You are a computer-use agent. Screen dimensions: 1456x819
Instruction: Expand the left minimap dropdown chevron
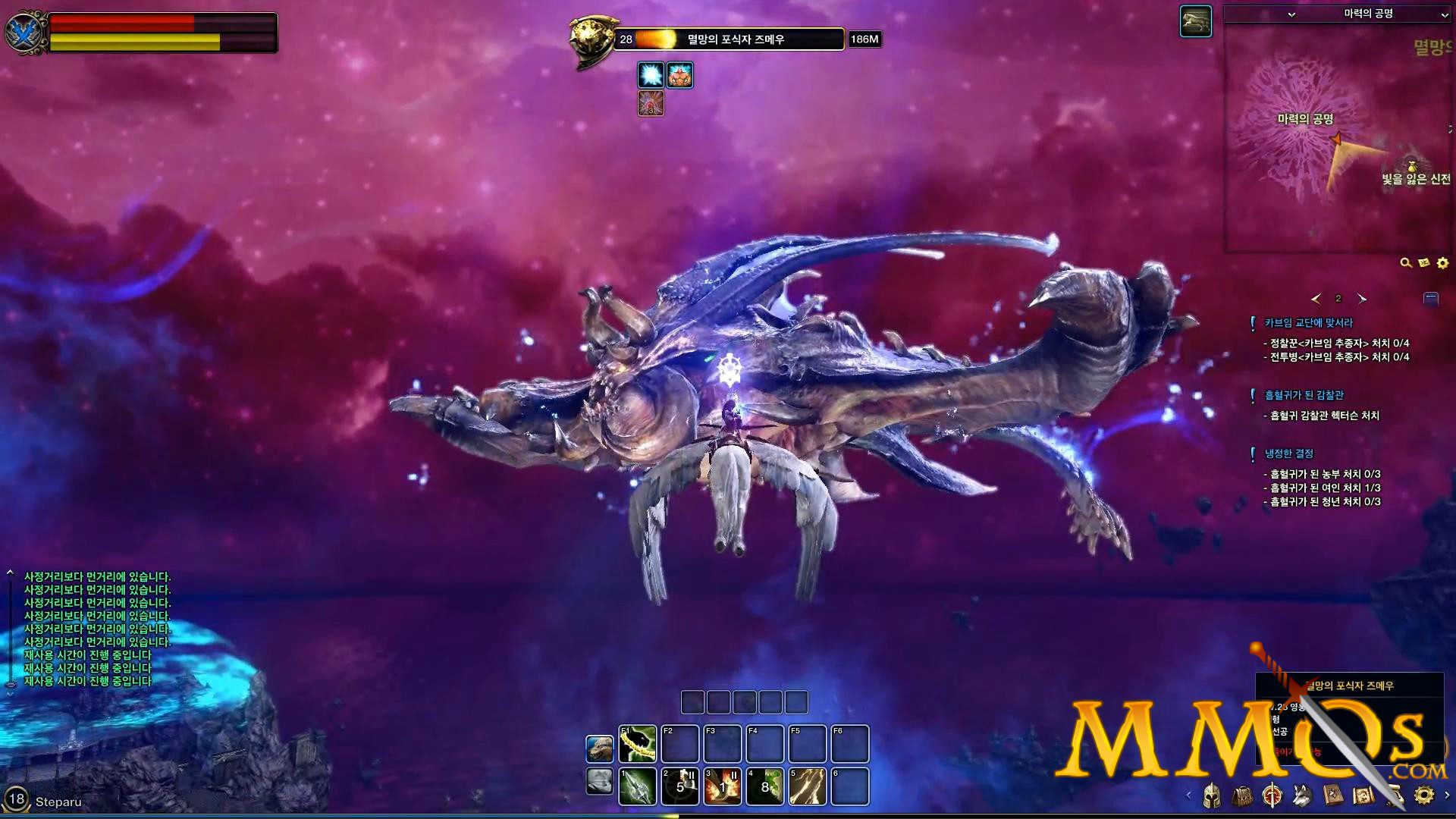pos(1291,15)
